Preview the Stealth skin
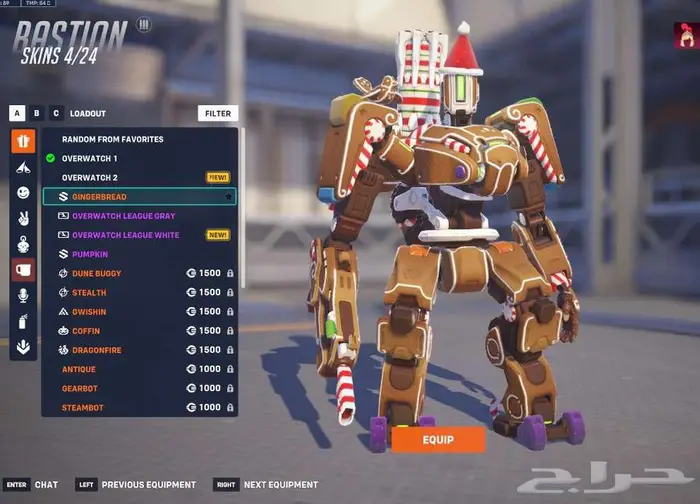Viewport: 700px width, 504px height. click(89, 292)
